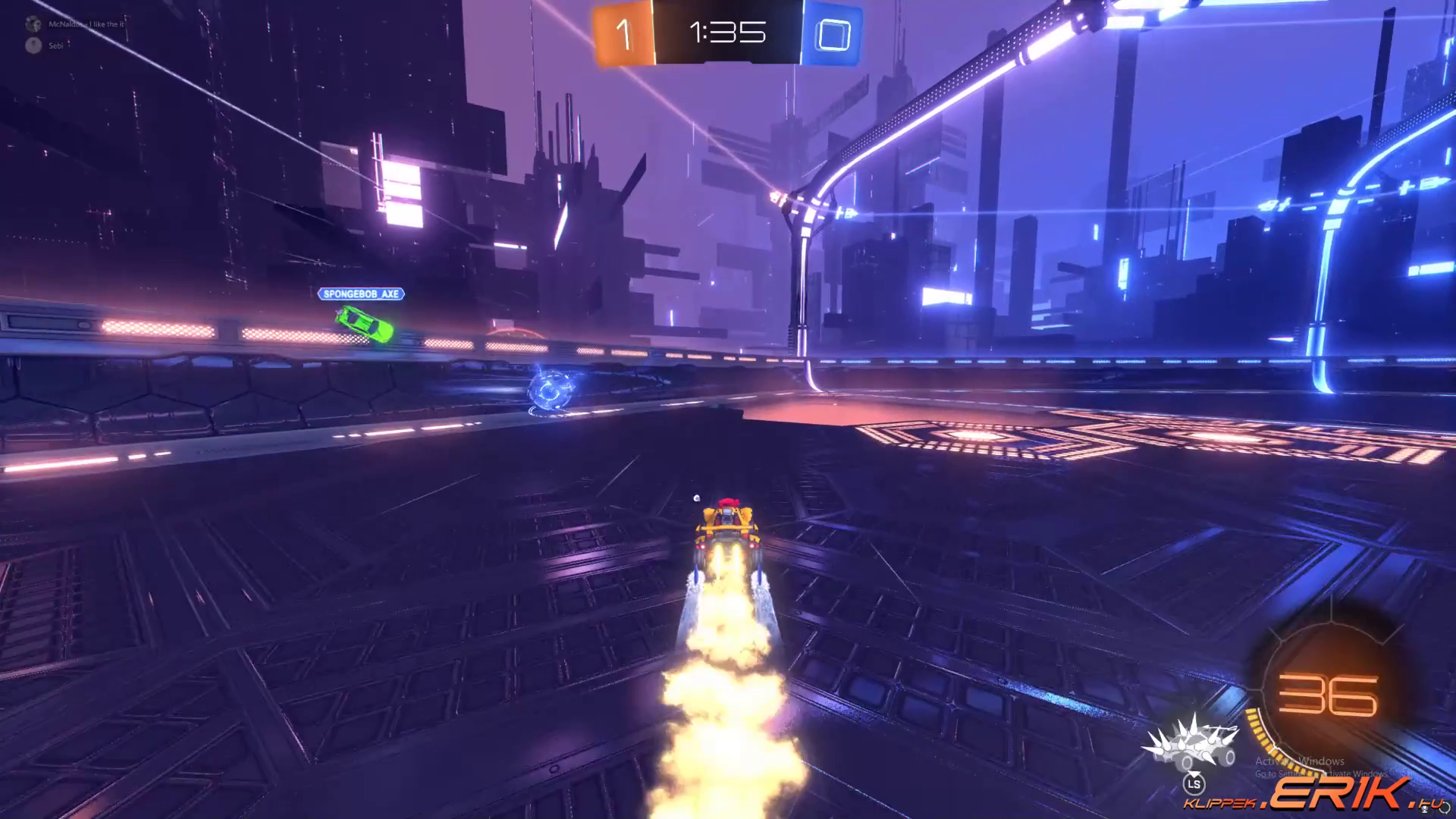Click the microphone icon in the bottom corner
Screen dimensions: 1456x819
(x=1424, y=808)
